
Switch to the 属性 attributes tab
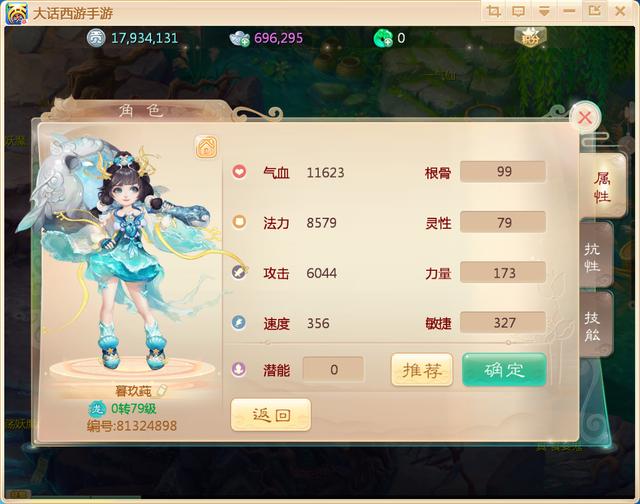(x=603, y=186)
